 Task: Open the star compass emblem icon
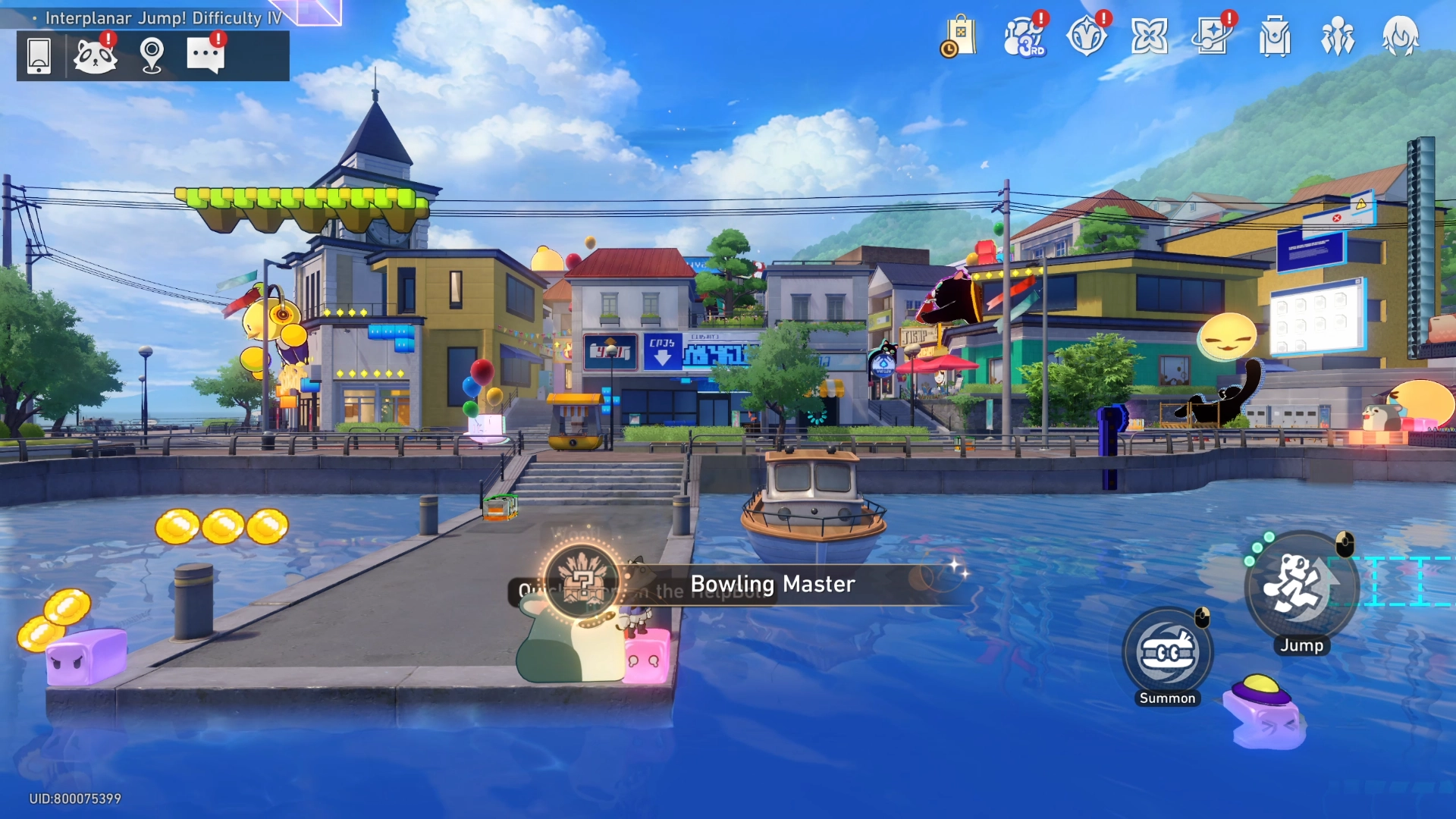[1087, 36]
